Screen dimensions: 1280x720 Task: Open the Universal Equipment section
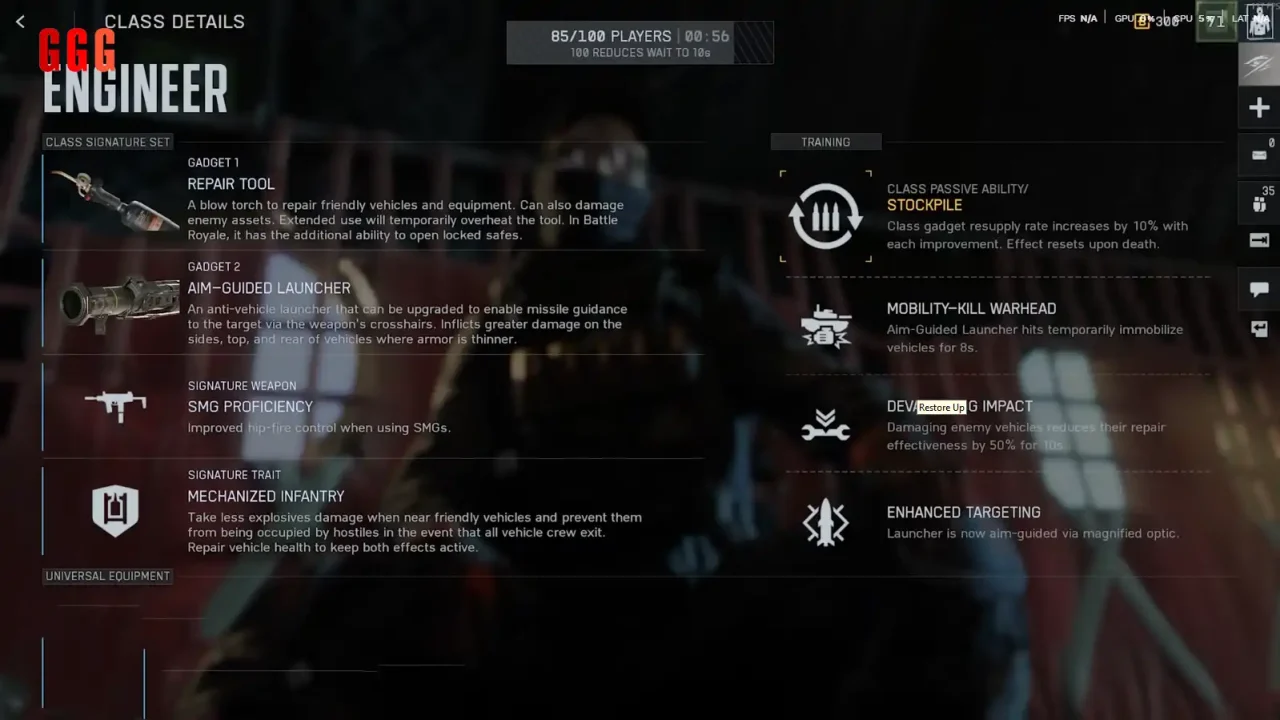point(107,575)
